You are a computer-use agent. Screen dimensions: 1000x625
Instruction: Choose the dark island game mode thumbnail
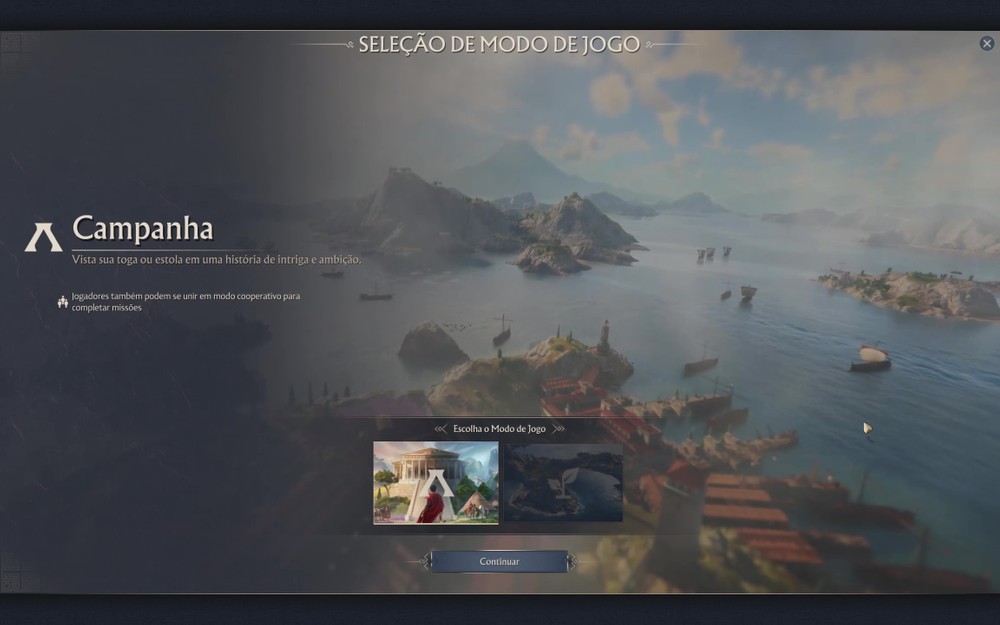(x=562, y=483)
